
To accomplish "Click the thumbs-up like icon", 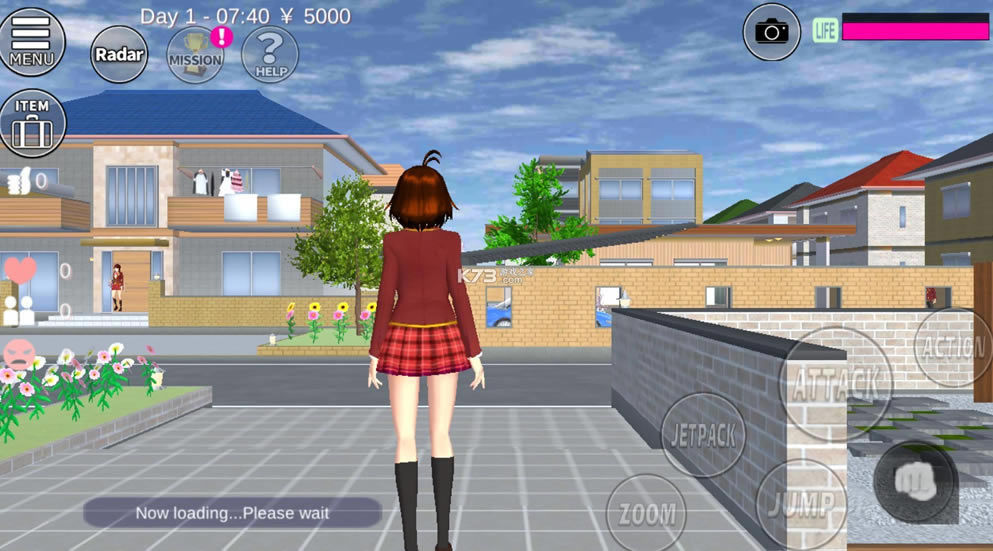I will tap(19, 181).
